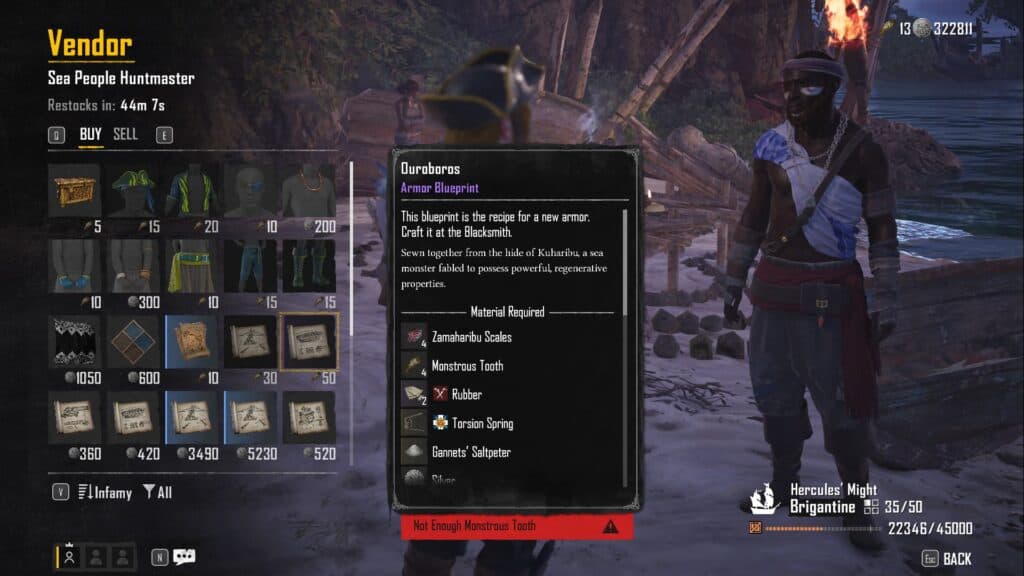Viewport: 1024px width, 576px height.
Task: Pick the blueprint priced at 520 silver
Action: (309, 418)
